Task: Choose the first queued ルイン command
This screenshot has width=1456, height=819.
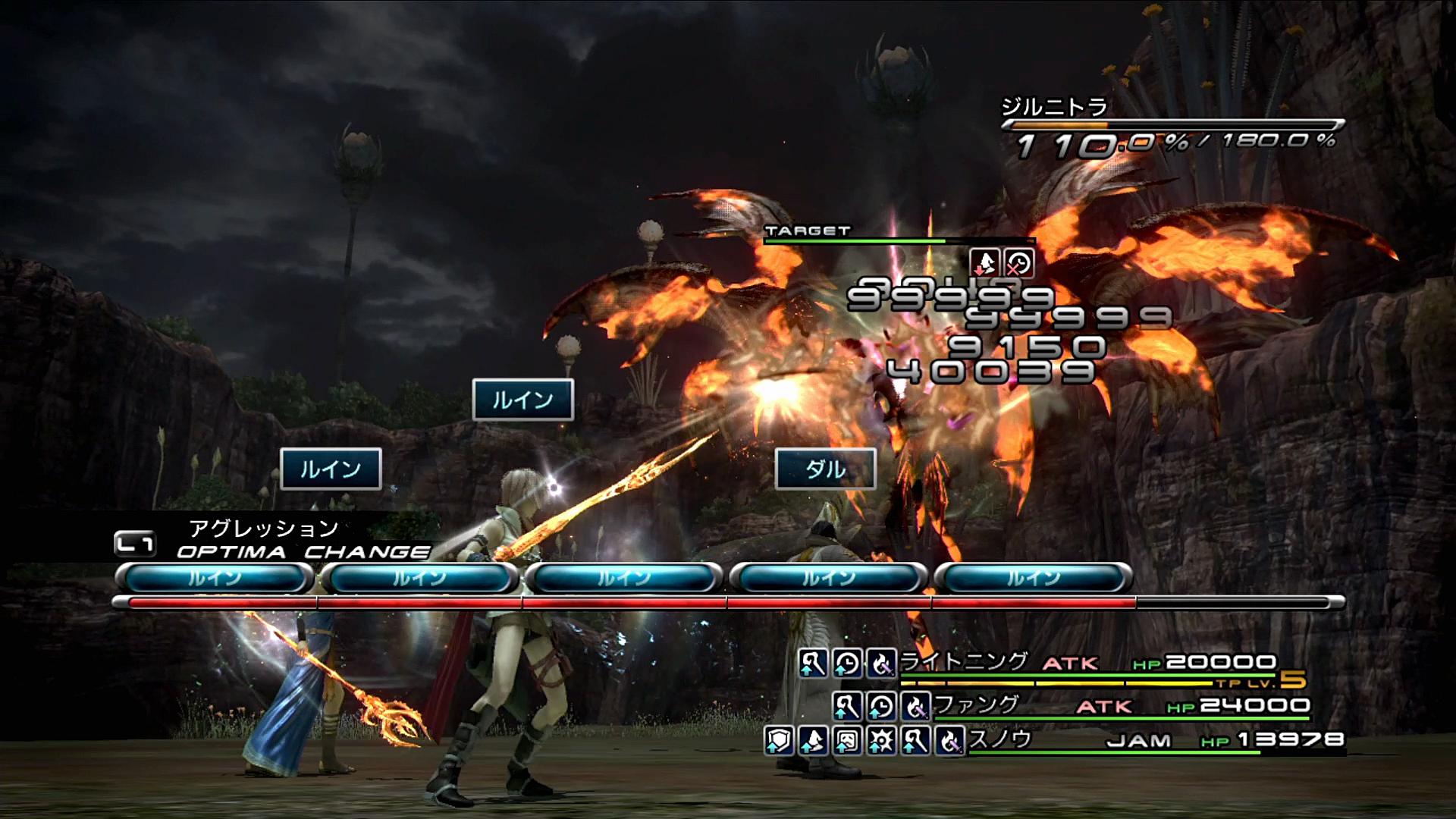Action: 215,579
